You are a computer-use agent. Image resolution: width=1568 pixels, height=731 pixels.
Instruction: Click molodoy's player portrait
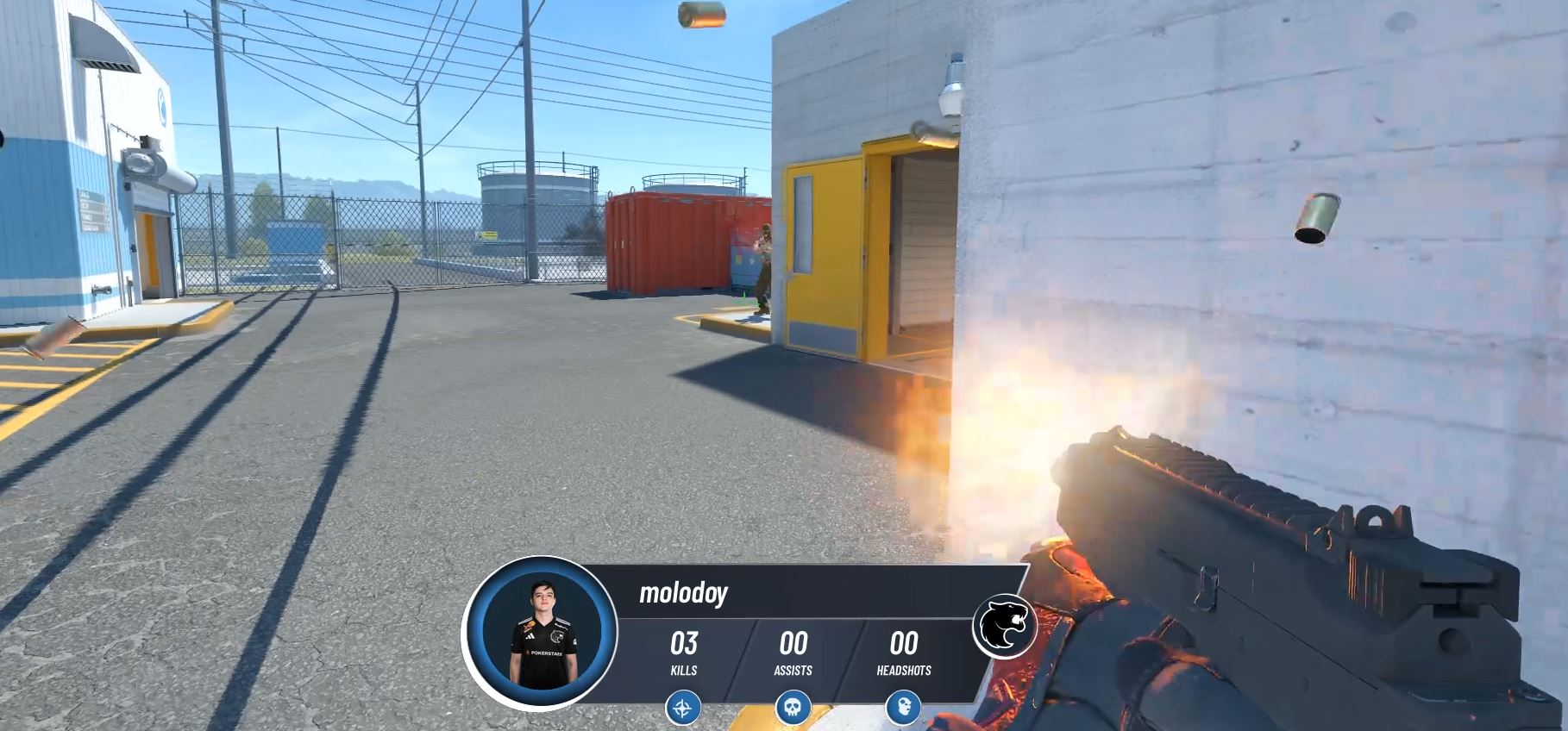tap(540, 633)
